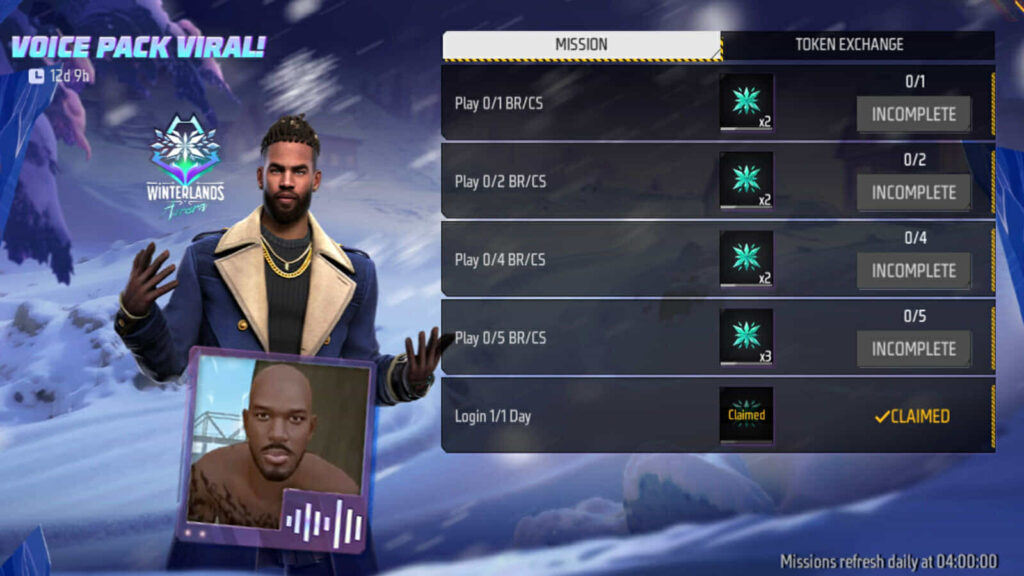Click Incomplete button for Play 0/1 BR/CS
The height and width of the screenshot is (576, 1024).
pos(913,115)
